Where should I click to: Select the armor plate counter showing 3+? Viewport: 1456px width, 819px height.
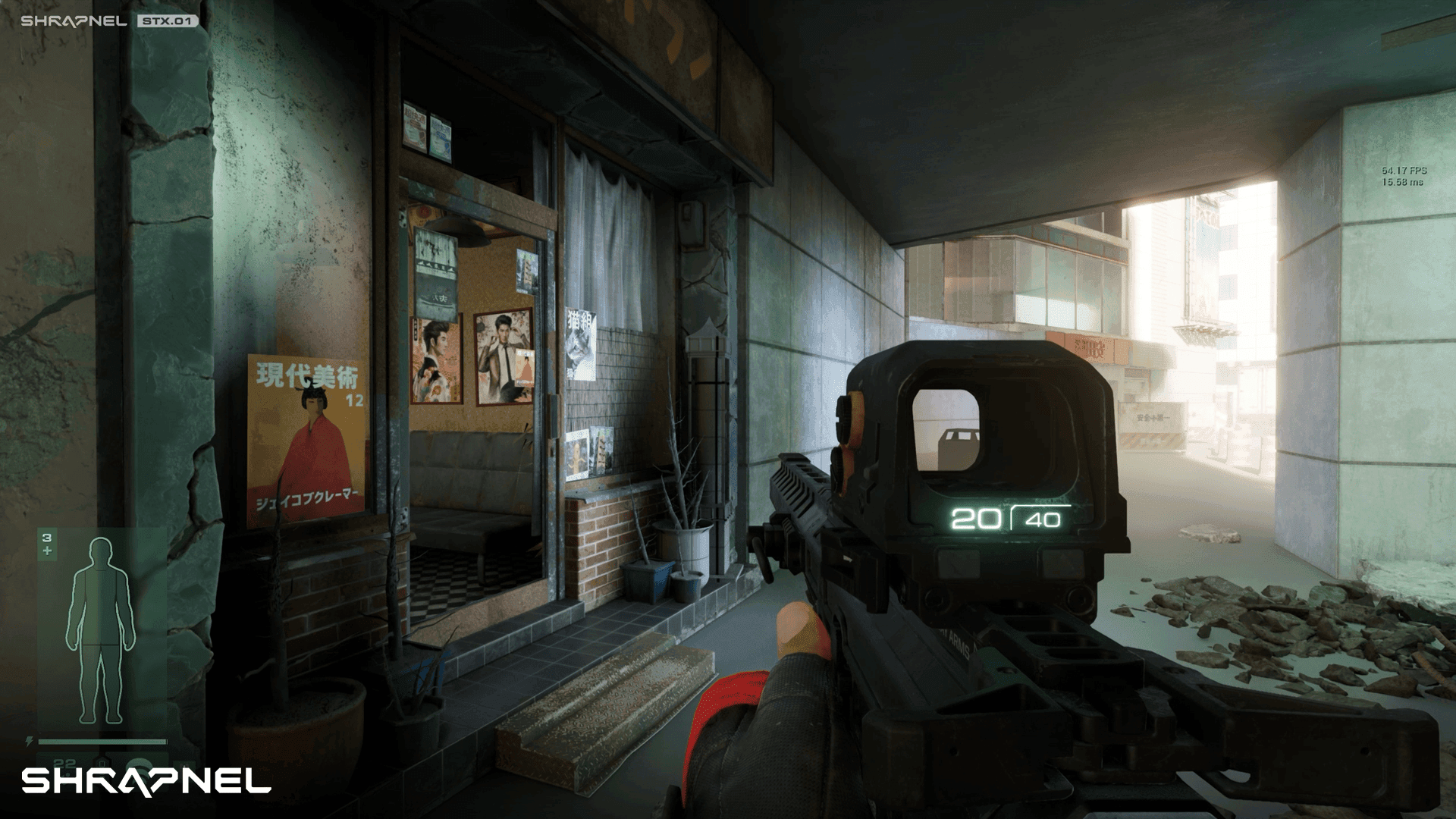(x=46, y=540)
